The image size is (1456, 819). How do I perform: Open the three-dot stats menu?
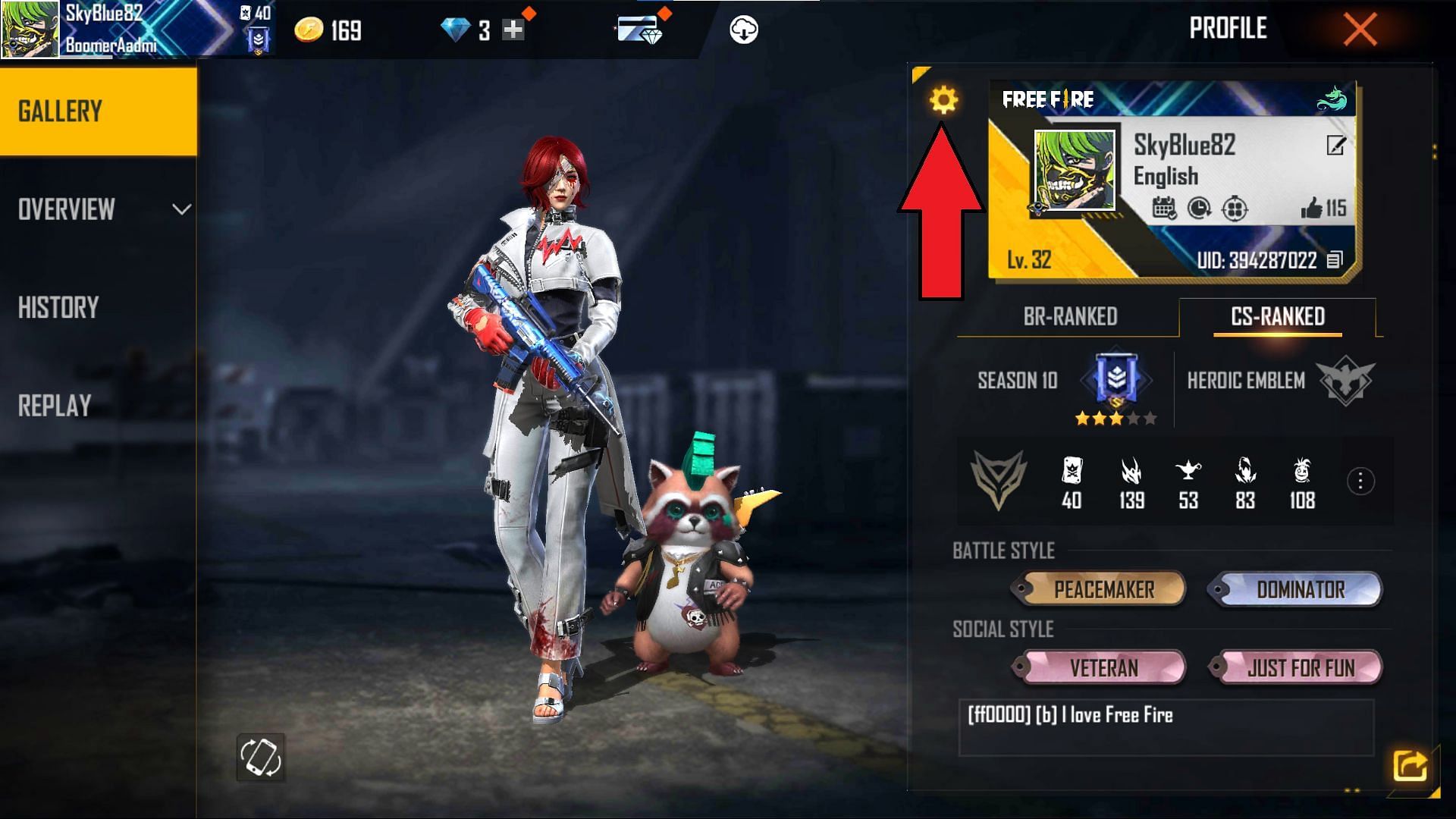[x=1360, y=481]
